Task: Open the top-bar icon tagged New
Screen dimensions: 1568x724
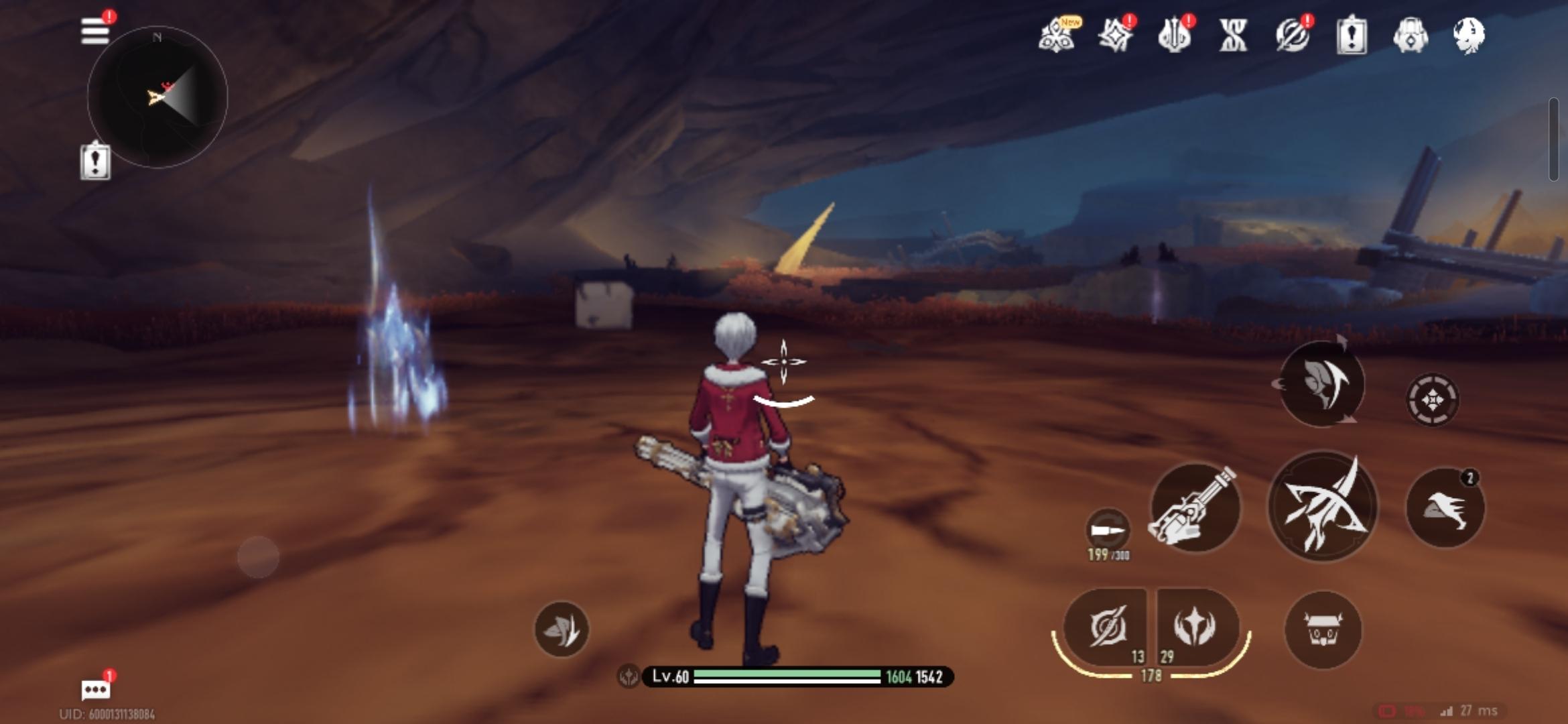Action: (x=1057, y=35)
